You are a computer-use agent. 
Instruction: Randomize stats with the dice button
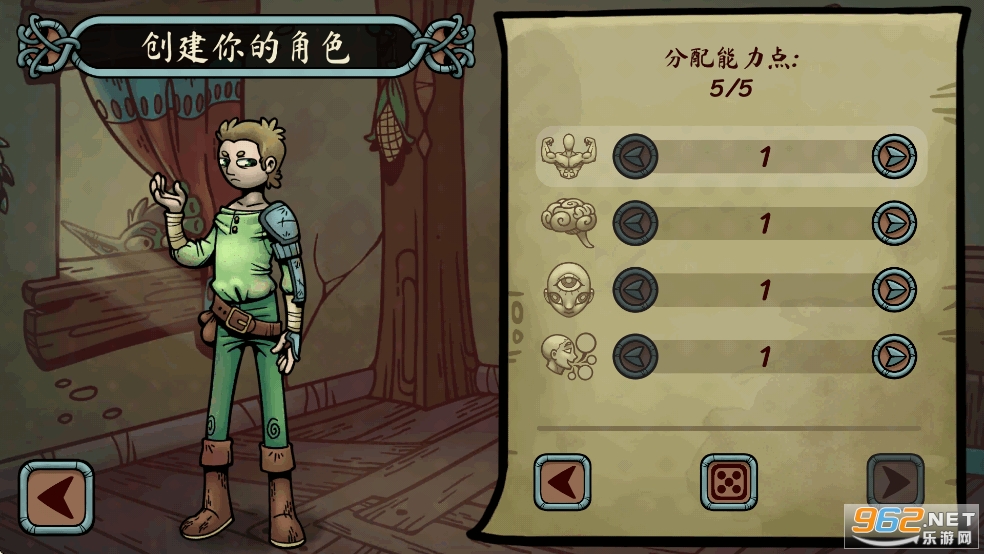(x=728, y=483)
